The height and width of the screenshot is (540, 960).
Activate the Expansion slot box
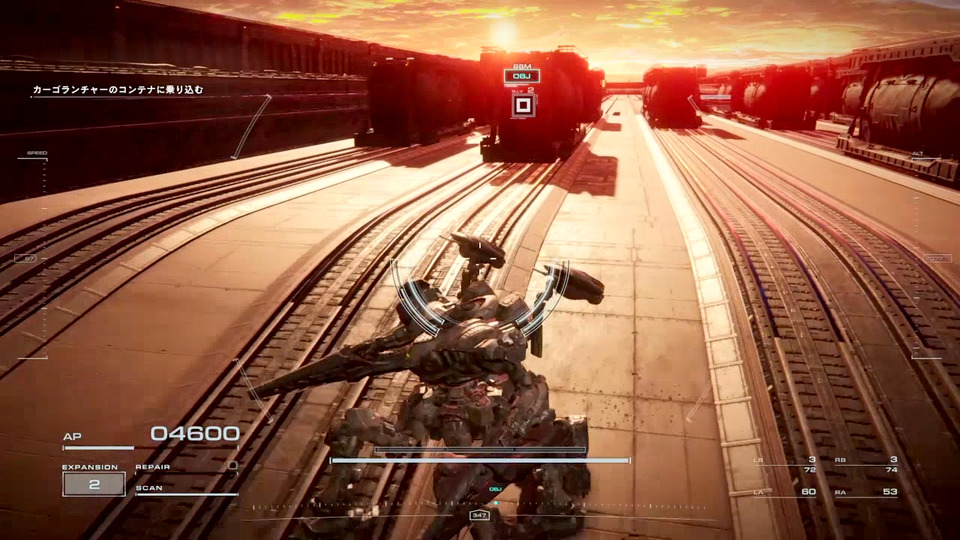point(94,484)
